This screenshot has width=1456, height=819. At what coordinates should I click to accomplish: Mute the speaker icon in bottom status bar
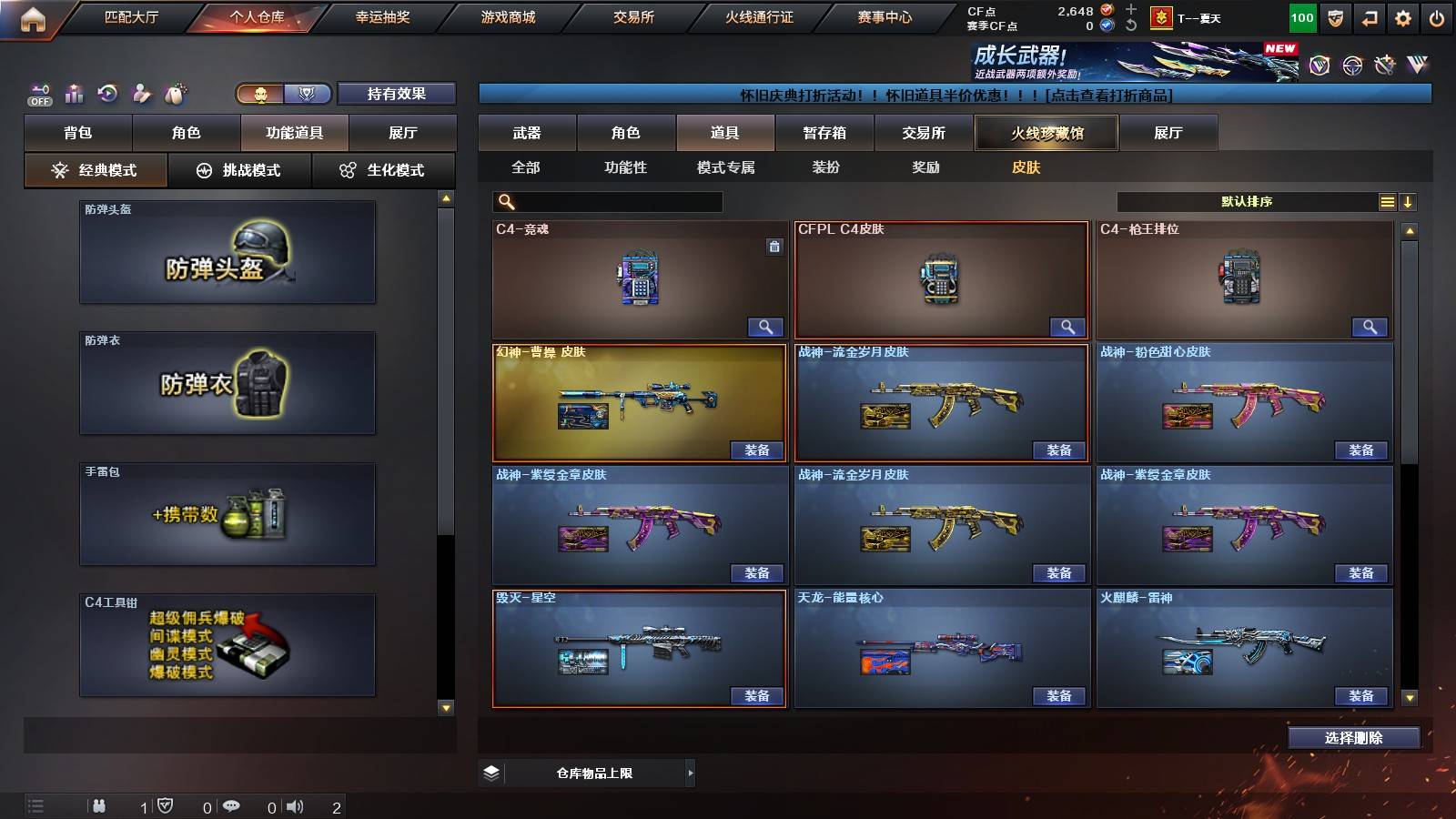[295, 804]
